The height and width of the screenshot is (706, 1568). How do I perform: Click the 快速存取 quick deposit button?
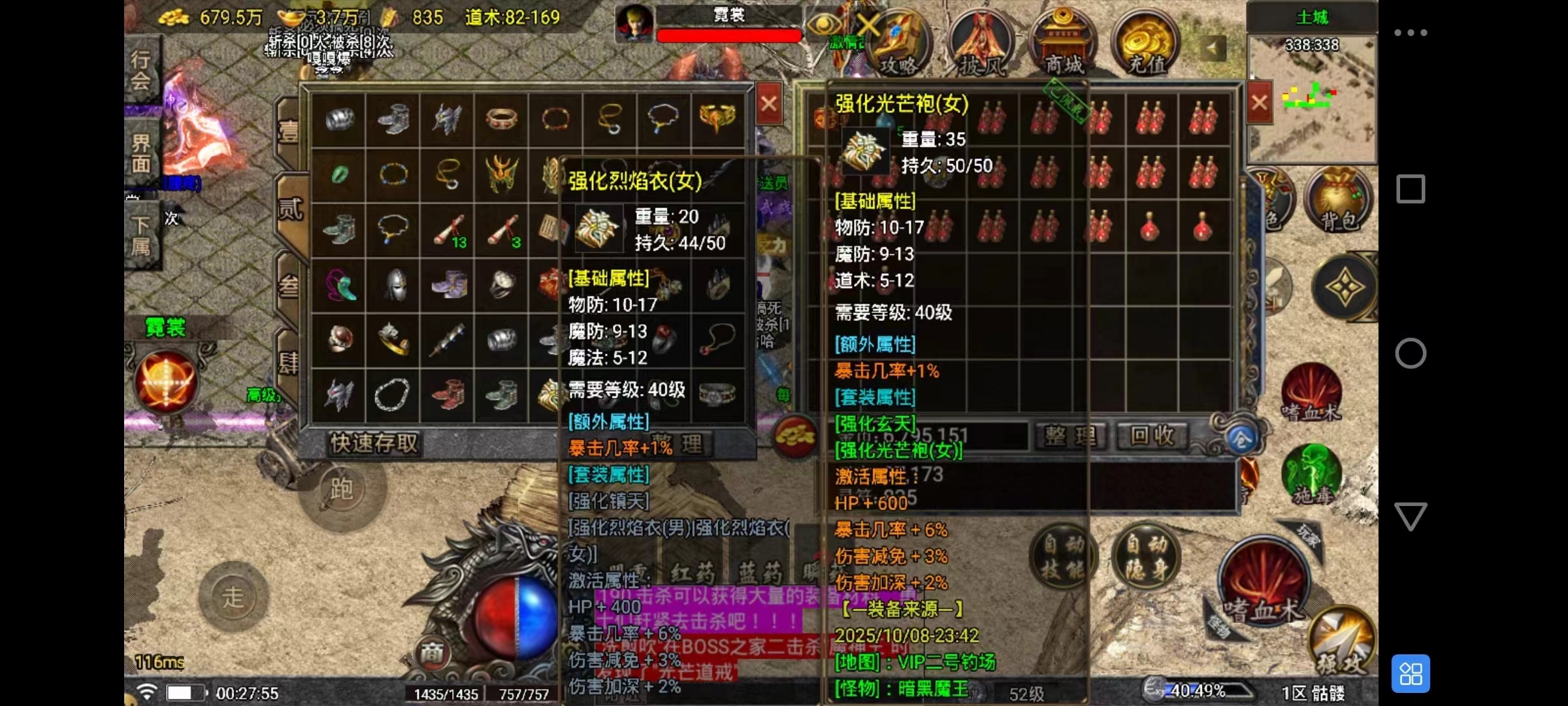pyautogui.click(x=374, y=443)
